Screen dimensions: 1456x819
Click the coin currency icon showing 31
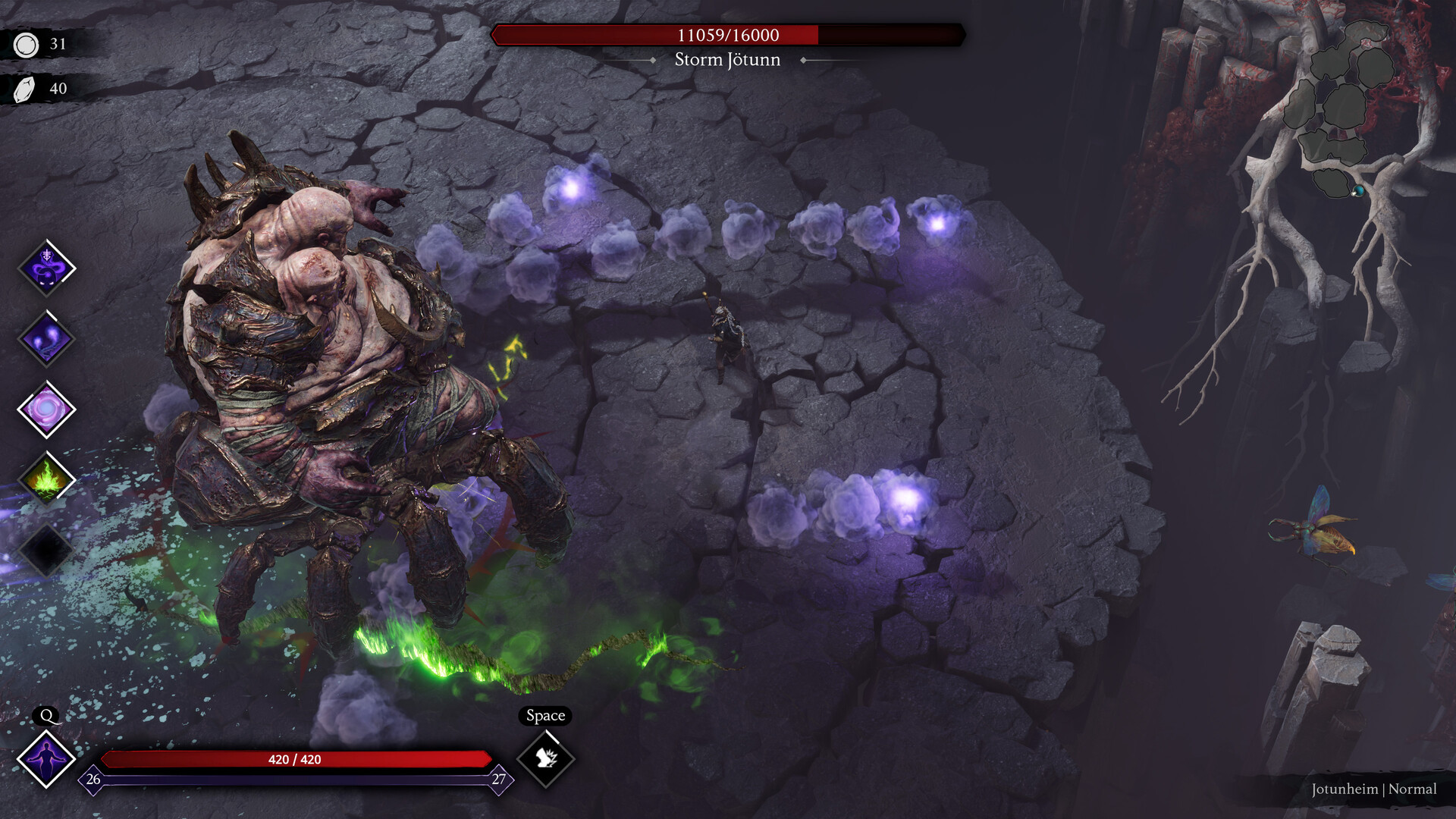click(x=27, y=45)
